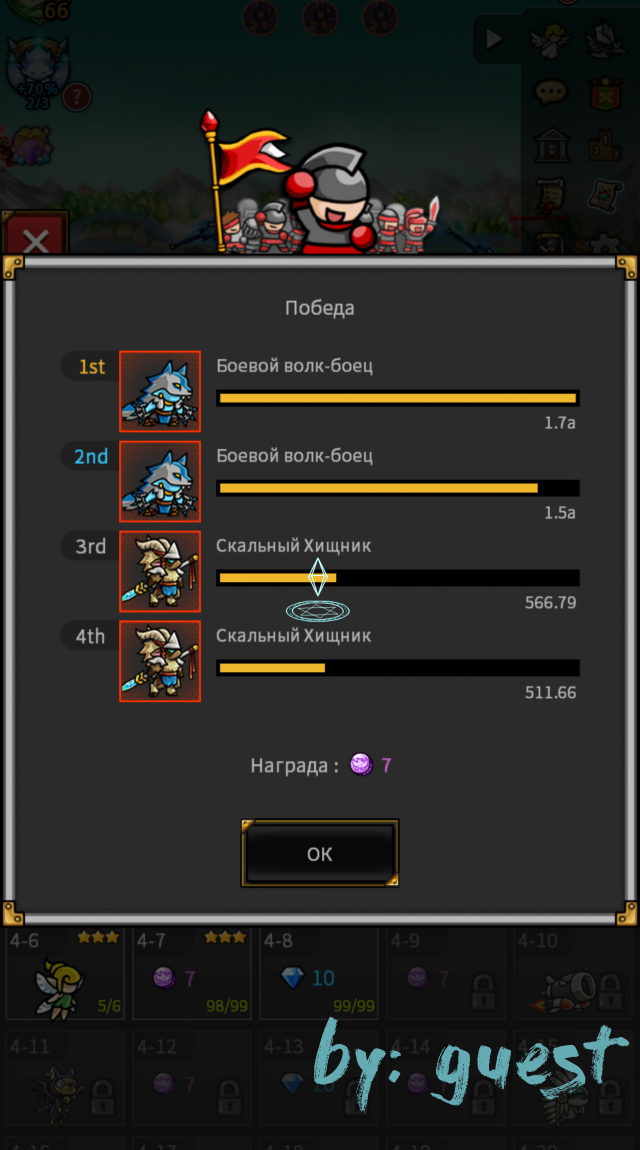640x1150 pixels.
Task: Choose the 4th place Скальный Хищник portrait
Action: 160,661
